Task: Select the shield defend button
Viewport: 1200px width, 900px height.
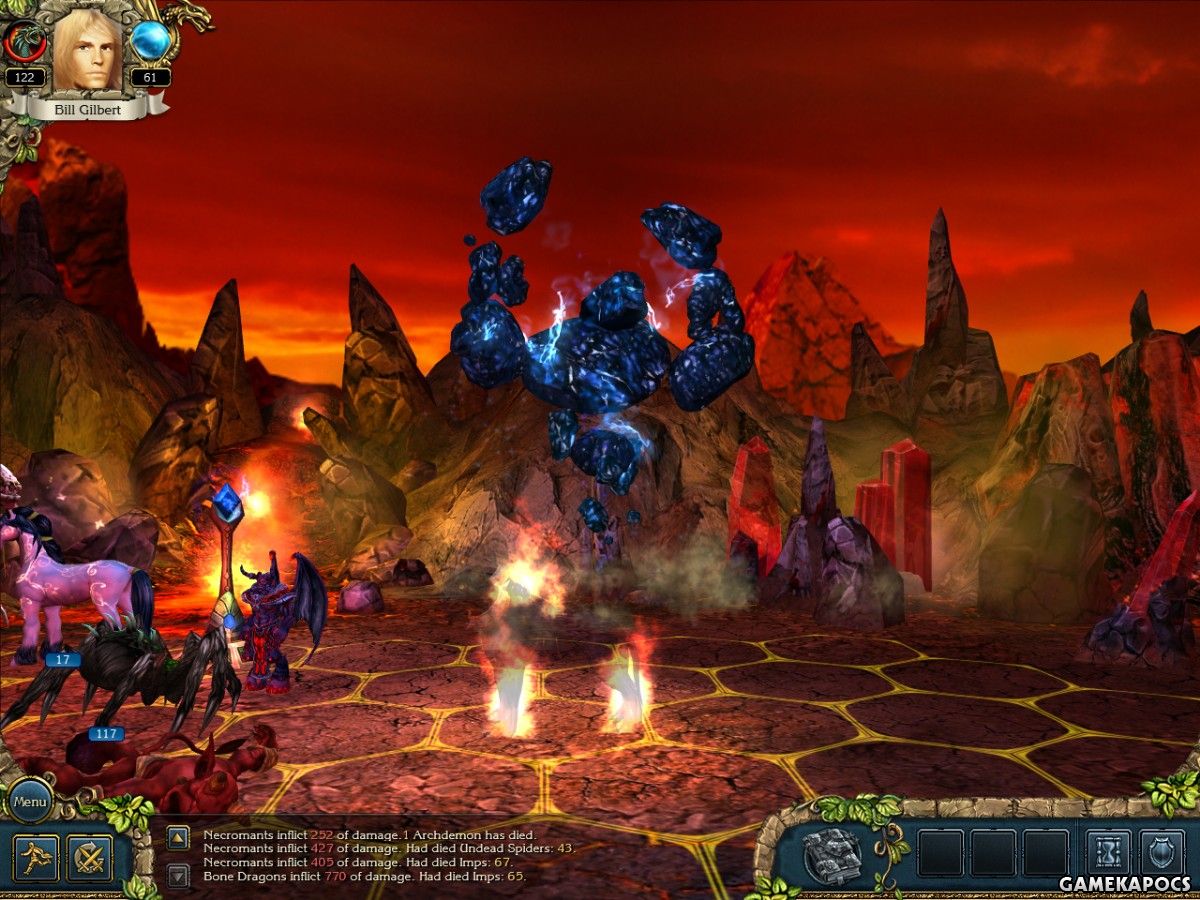Action: click(x=1161, y=854)
